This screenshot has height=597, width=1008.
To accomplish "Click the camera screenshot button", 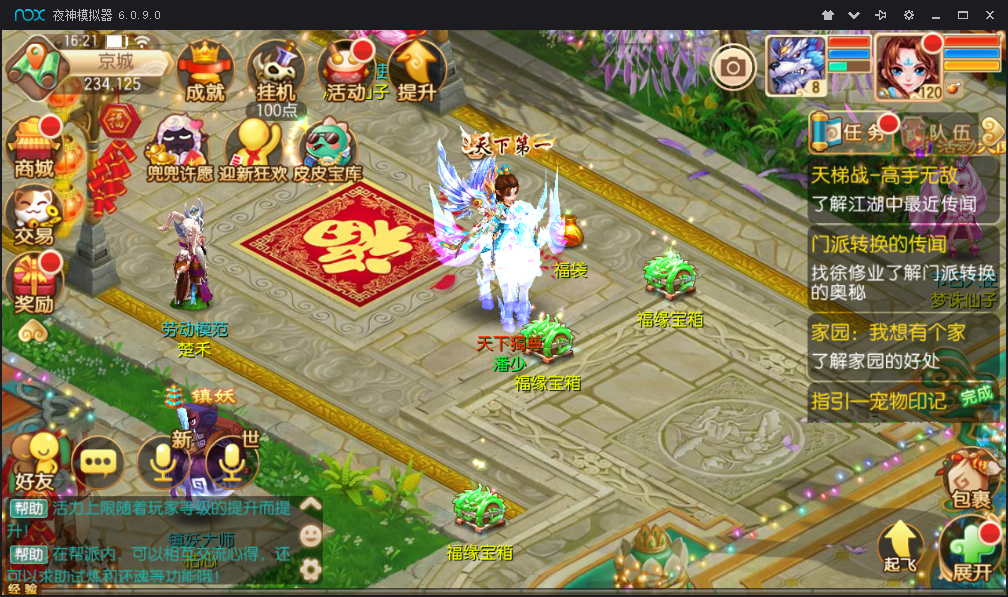I will click(733, 67).
